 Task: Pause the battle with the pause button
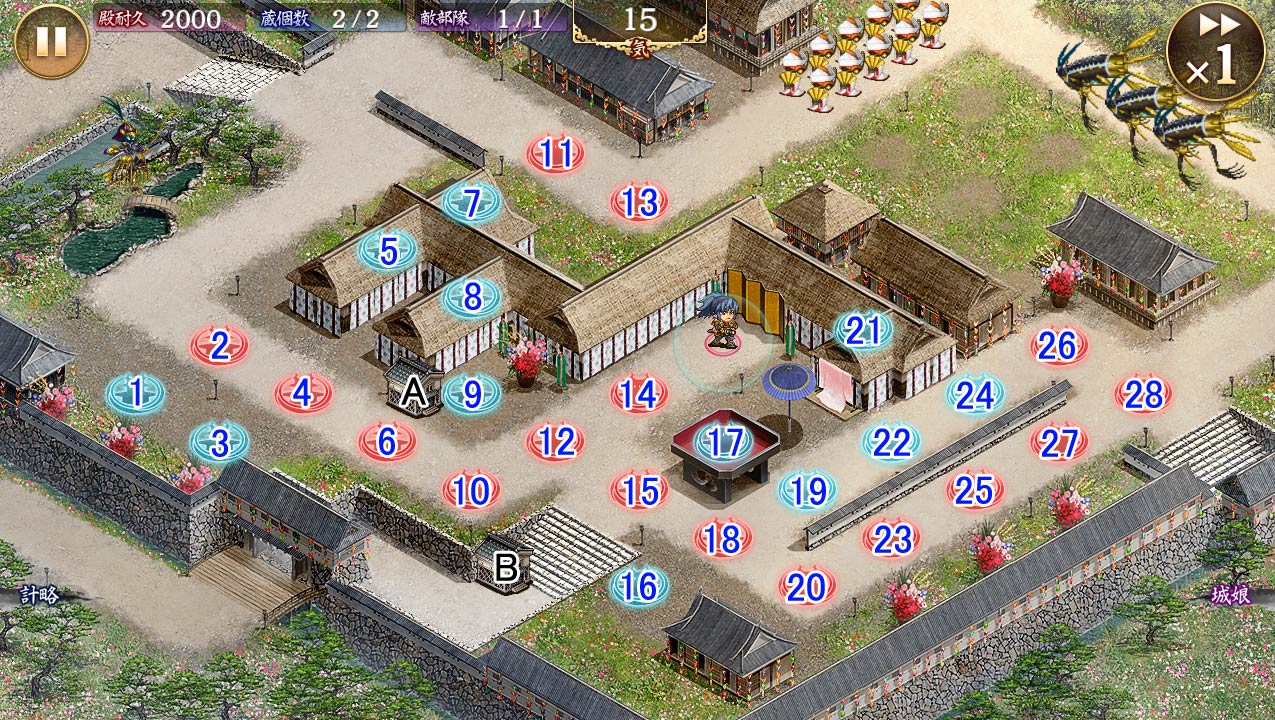point(52,42)
